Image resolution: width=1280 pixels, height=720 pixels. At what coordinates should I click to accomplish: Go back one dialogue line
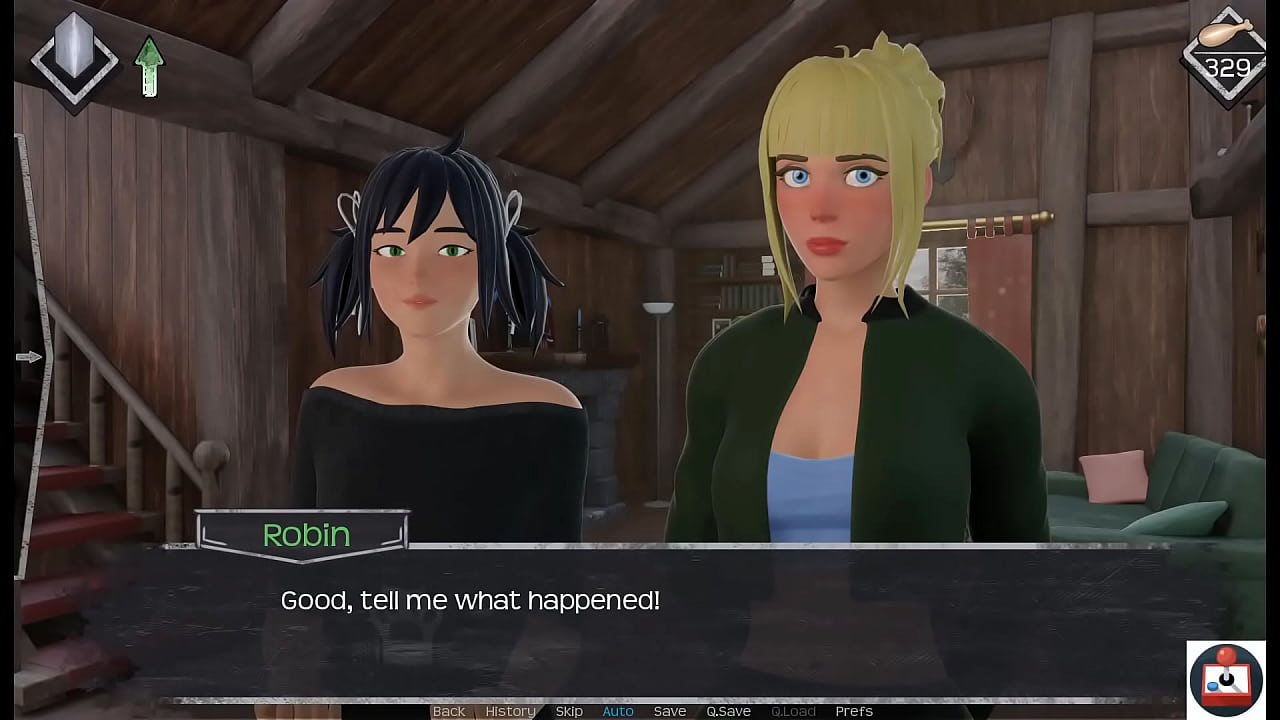pos(449,711)
